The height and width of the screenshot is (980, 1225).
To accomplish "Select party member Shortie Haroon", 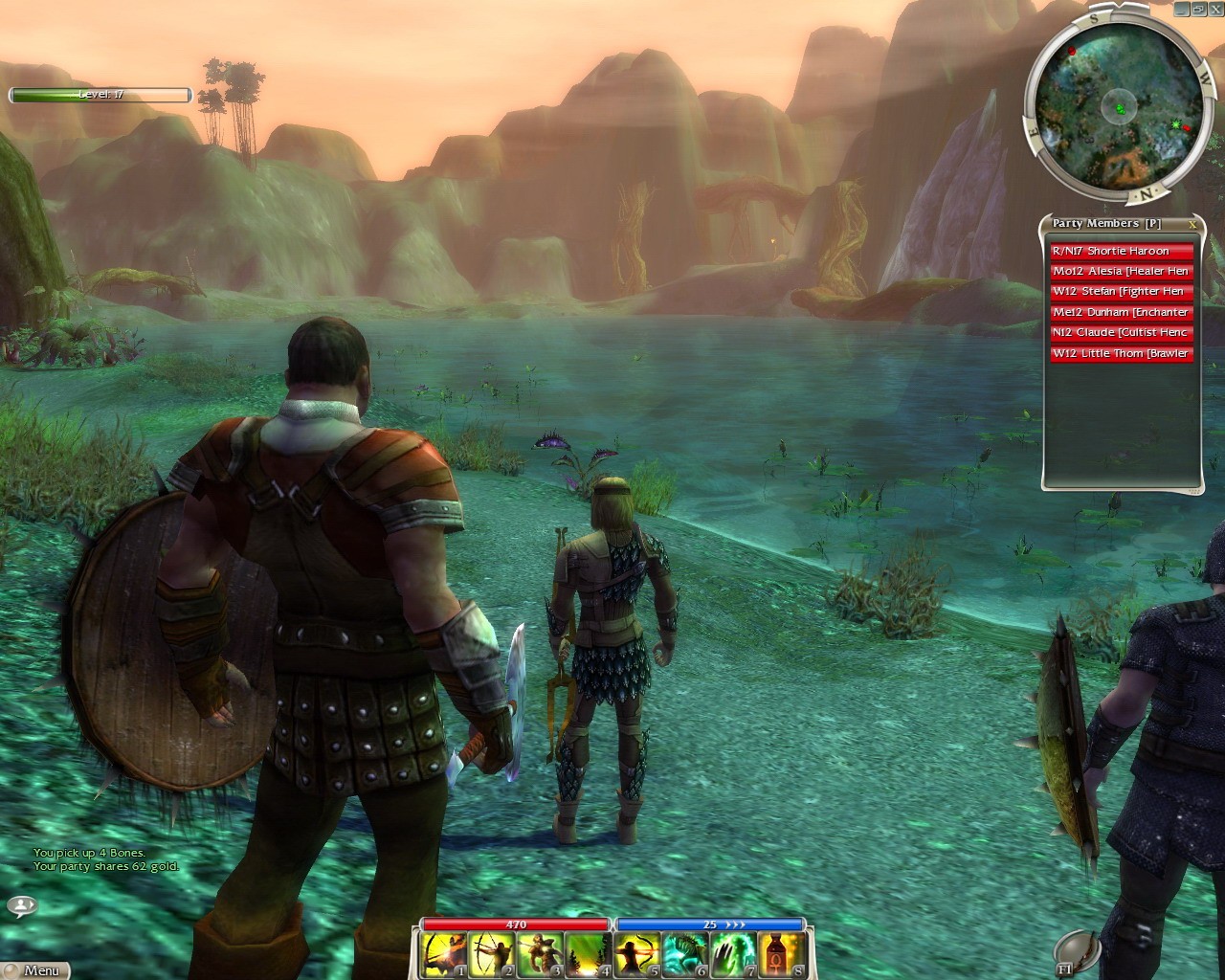I will [1122, 251].
